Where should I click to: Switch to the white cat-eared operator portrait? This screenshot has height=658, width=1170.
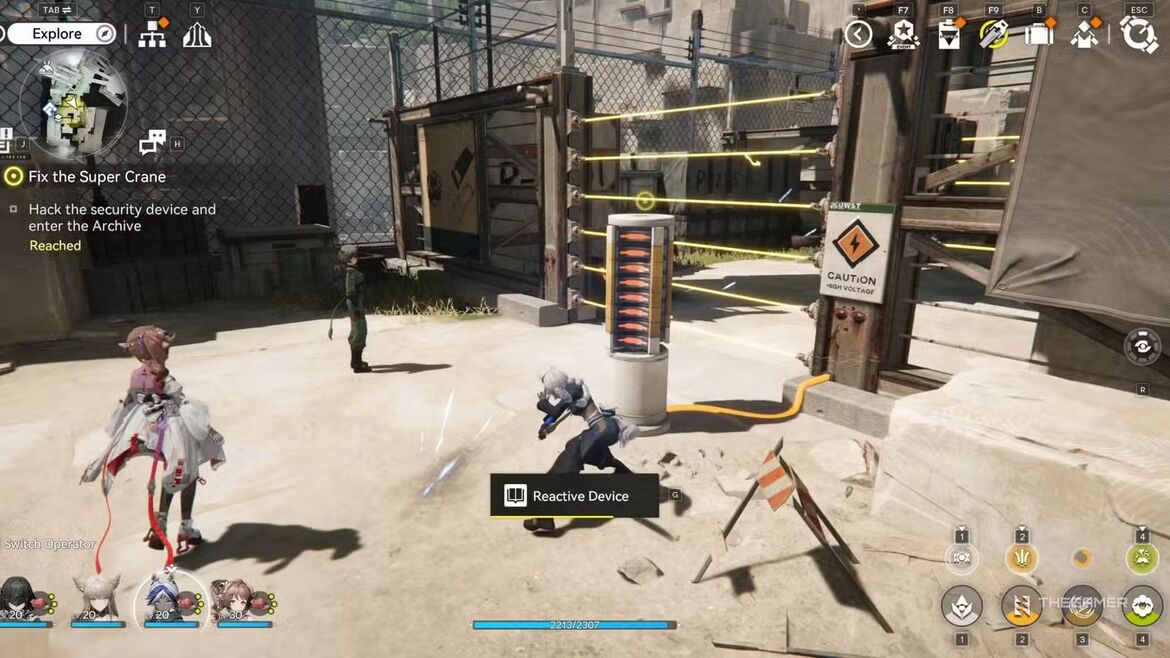(97, 598)
